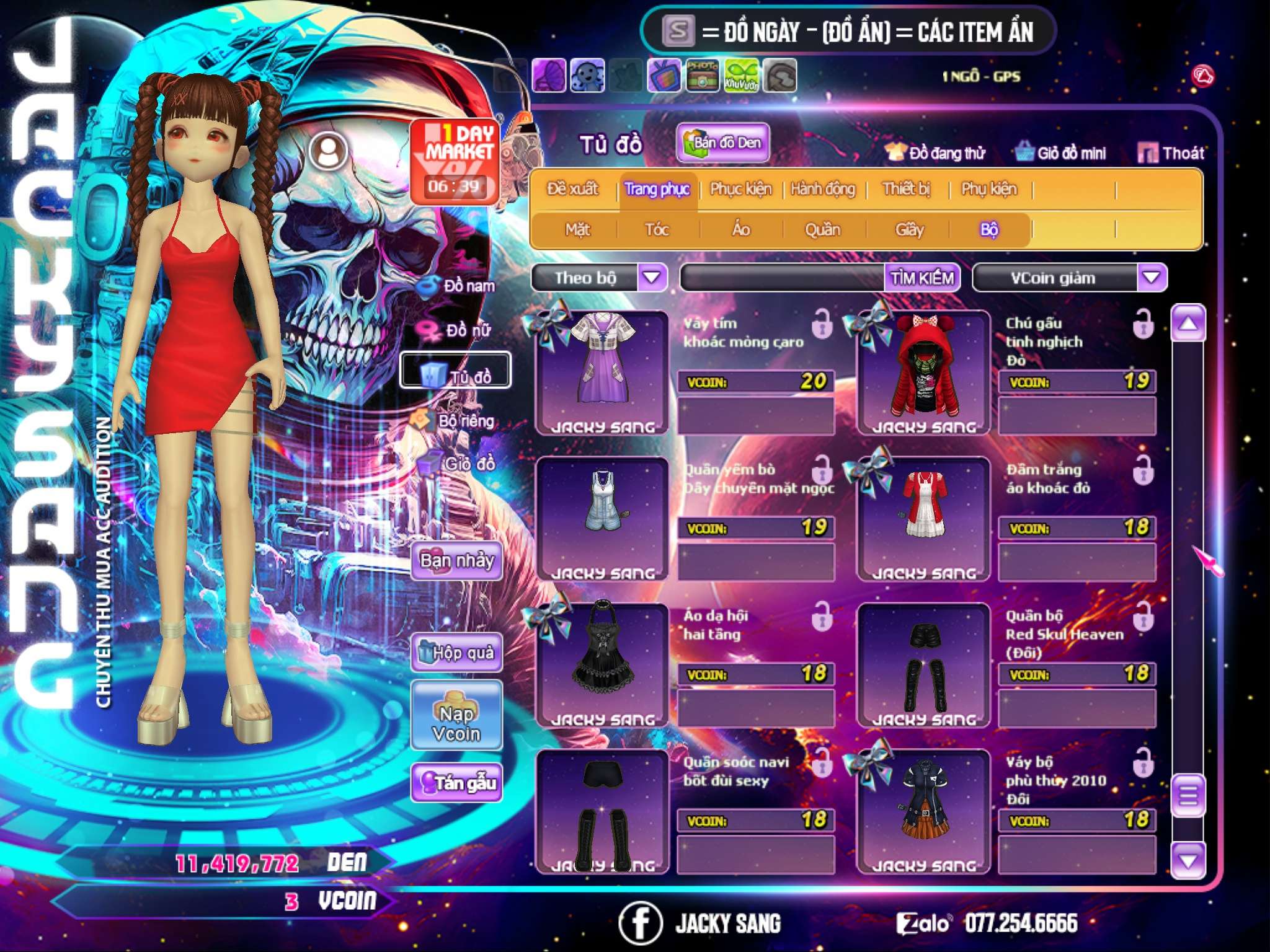The height and width of the screenshot is (952, 1270).
Task: Open the Hộp quà gift box
Action: (456, 653)
